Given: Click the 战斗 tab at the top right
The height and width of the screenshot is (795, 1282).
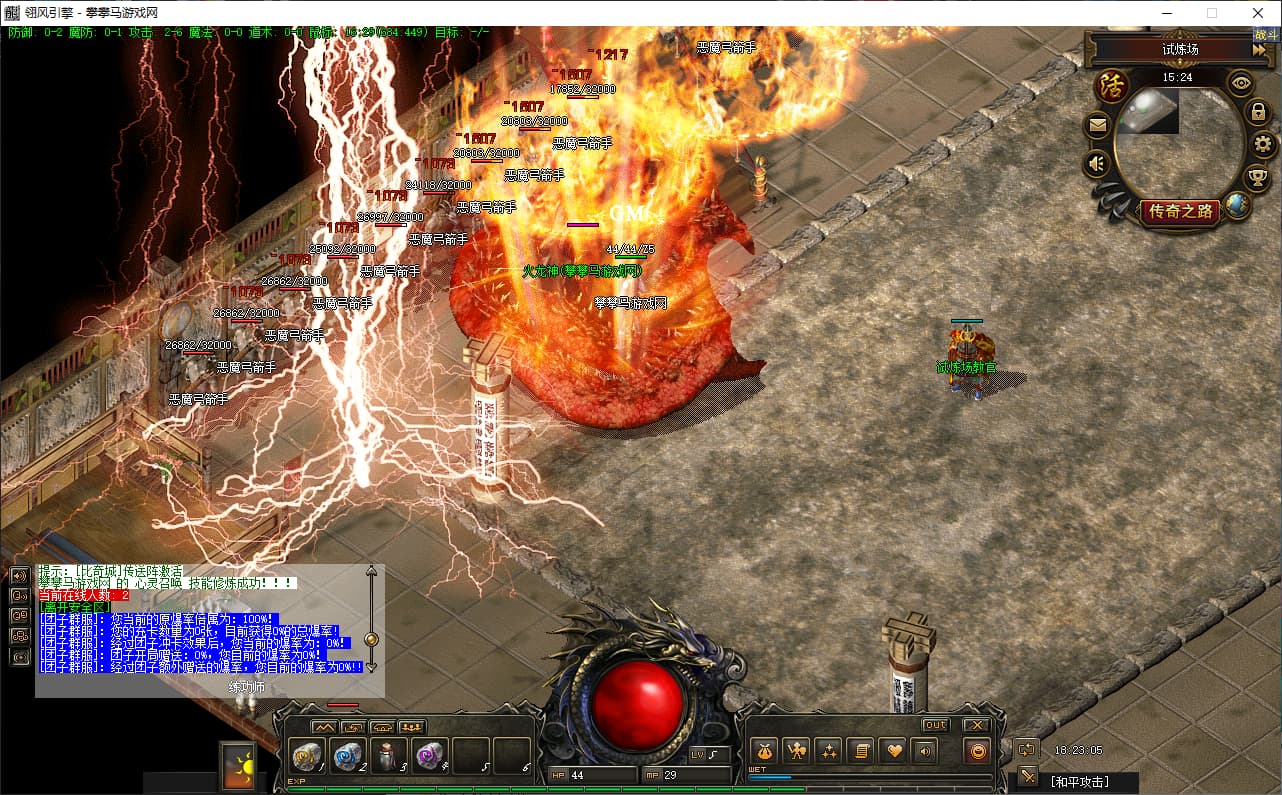Looking at the screenshot, I should pos(1266,35).
